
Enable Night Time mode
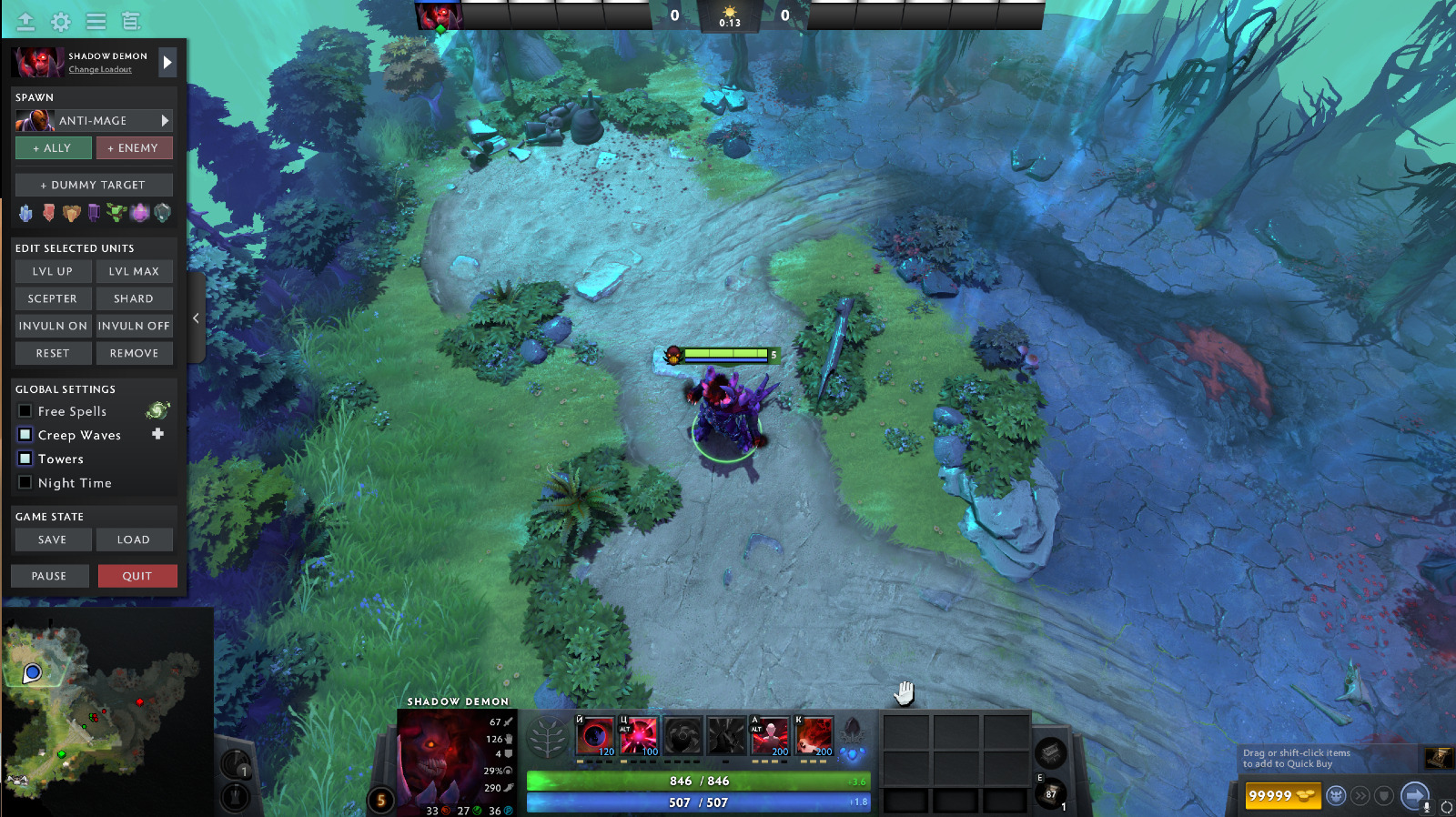point(25,482)
